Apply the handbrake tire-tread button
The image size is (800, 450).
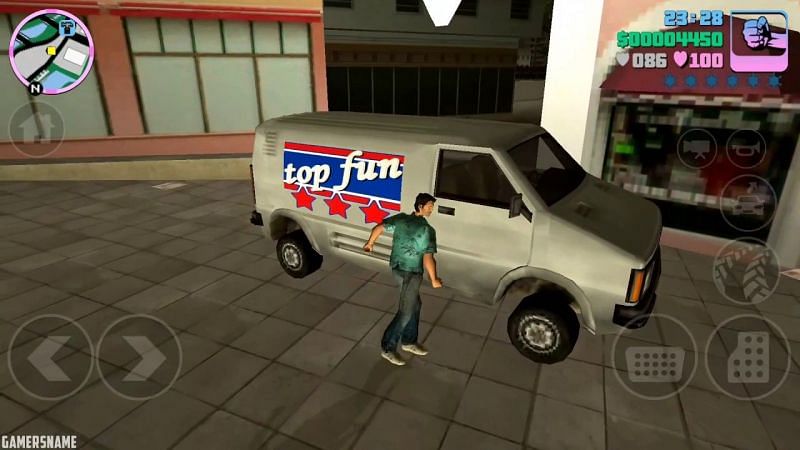coord(746,272)
